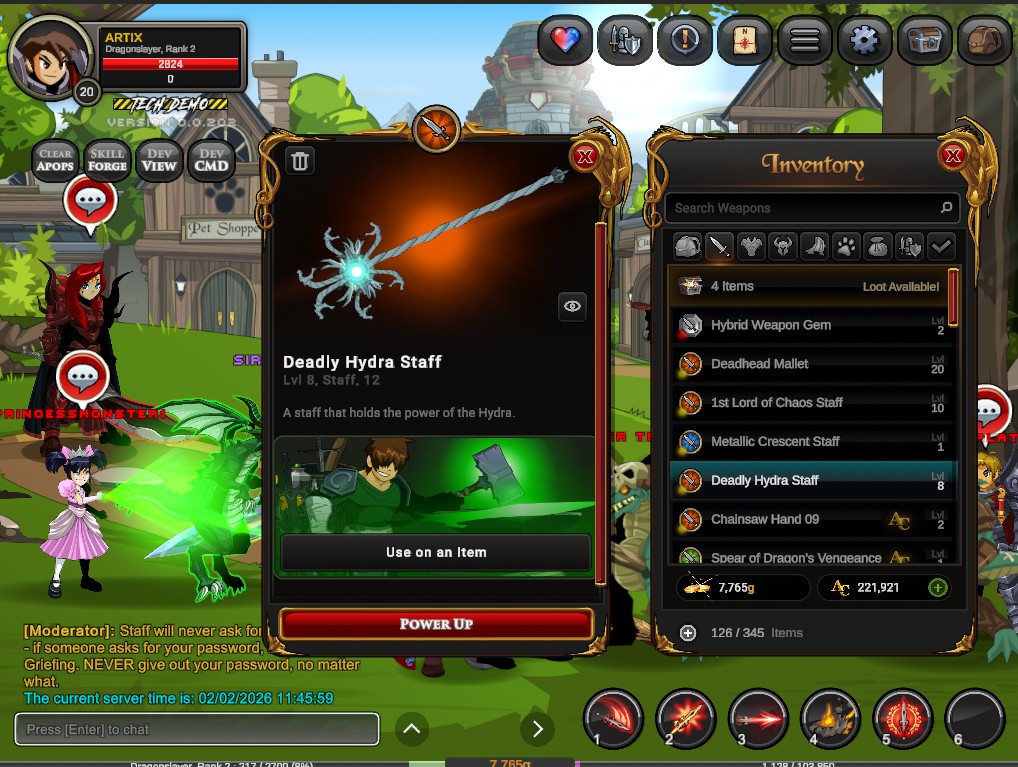Choose Use on an Item
Viewport: 1018px width, 767px height.
[436, 552]
